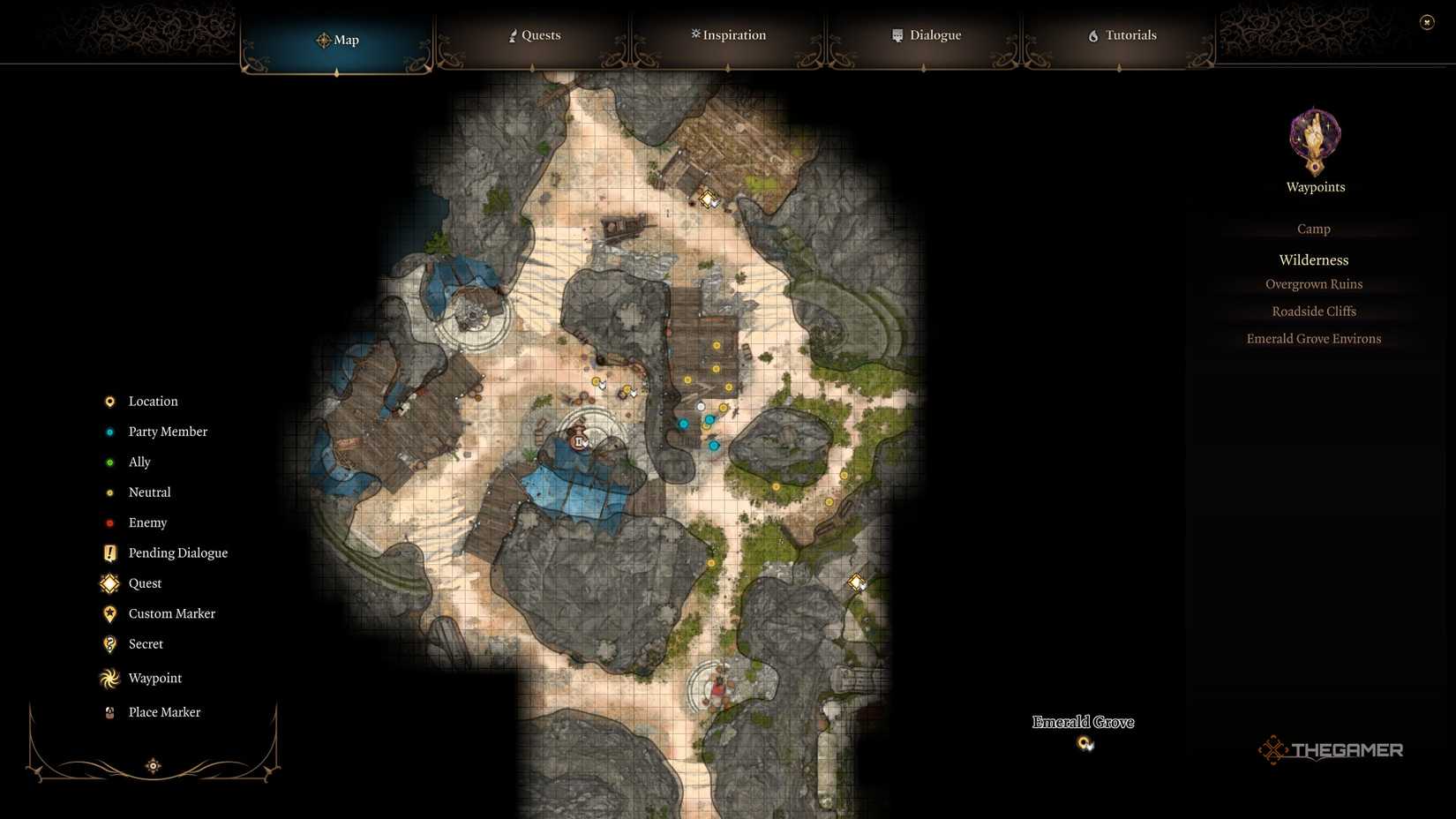Select the Location legend icon
Viewport: 1456px width, 819px height.
[109, 401]
